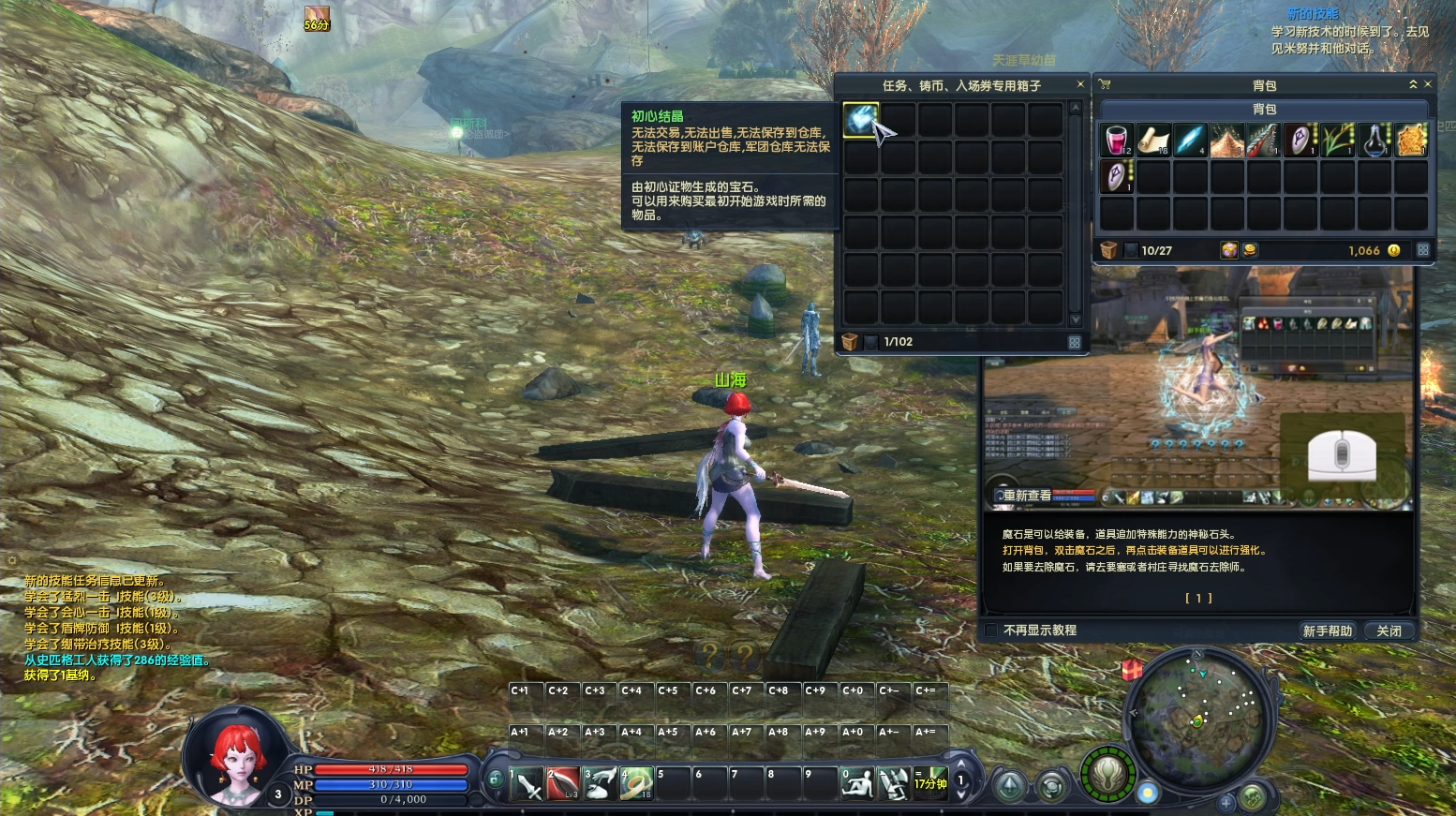Close the tutorial with the 关闭 button
1456x816 pixels.
pos(1389,631)
